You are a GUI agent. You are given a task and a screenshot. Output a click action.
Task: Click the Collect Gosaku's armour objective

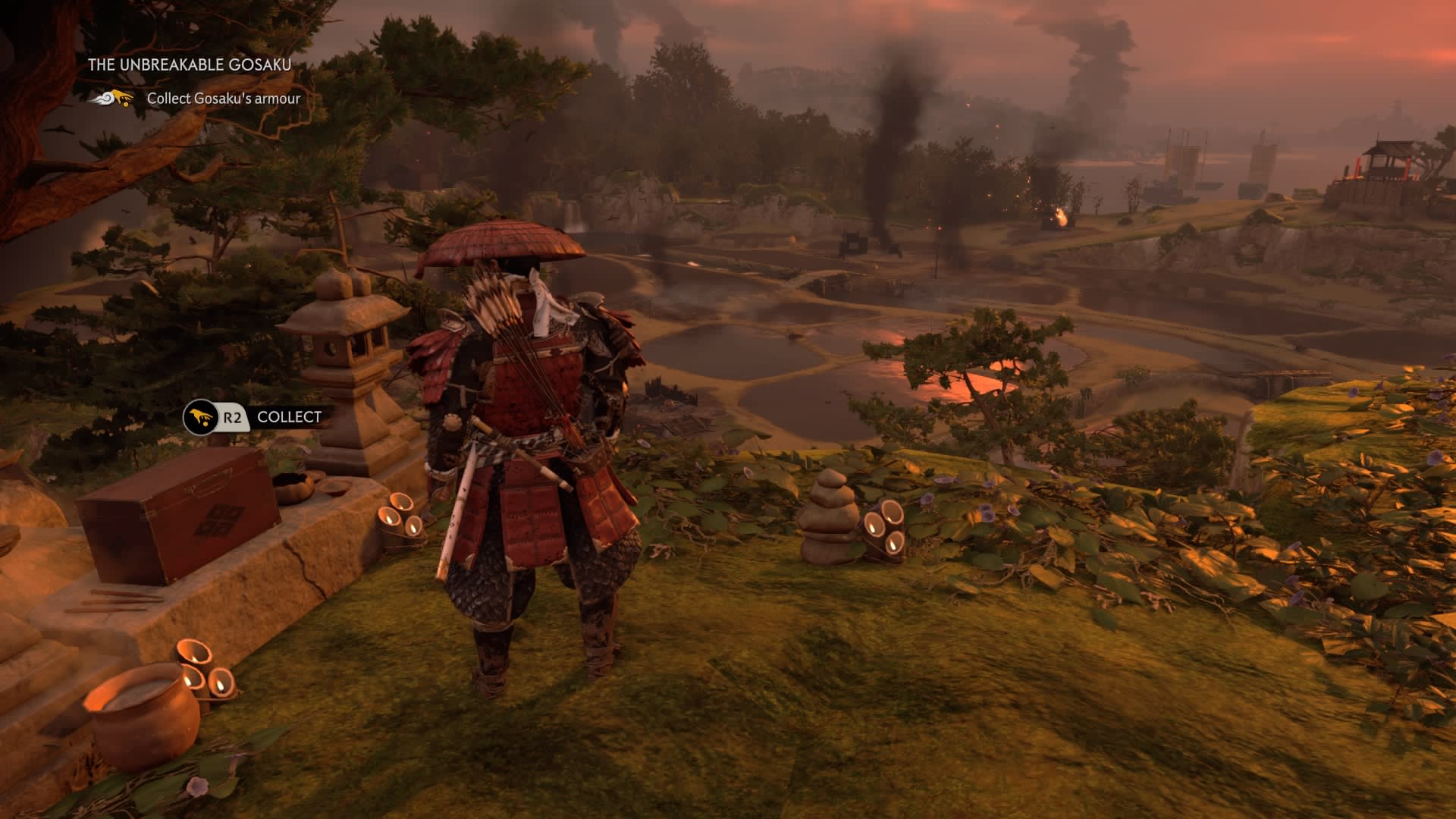pyautogui.click(x=224, y=99)
